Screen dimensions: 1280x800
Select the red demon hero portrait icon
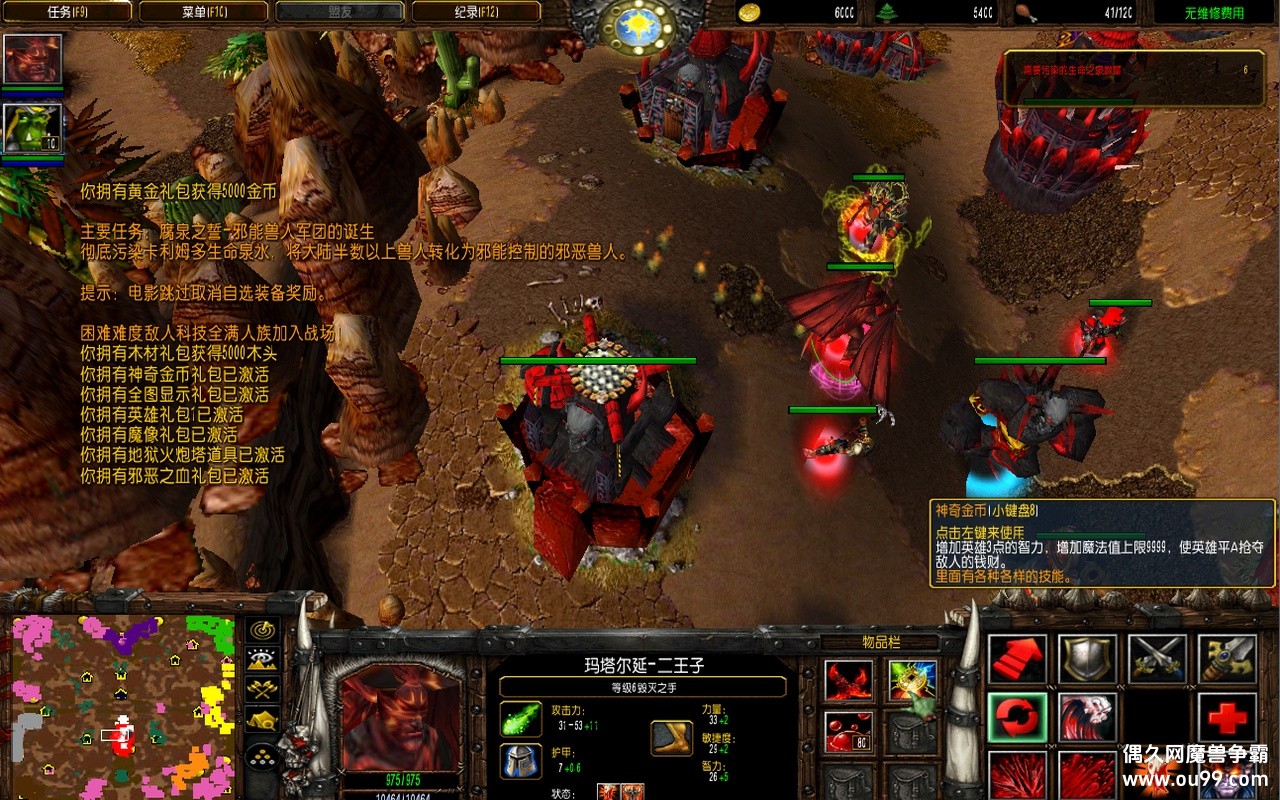pyautogui.click(x=33, y=58)
